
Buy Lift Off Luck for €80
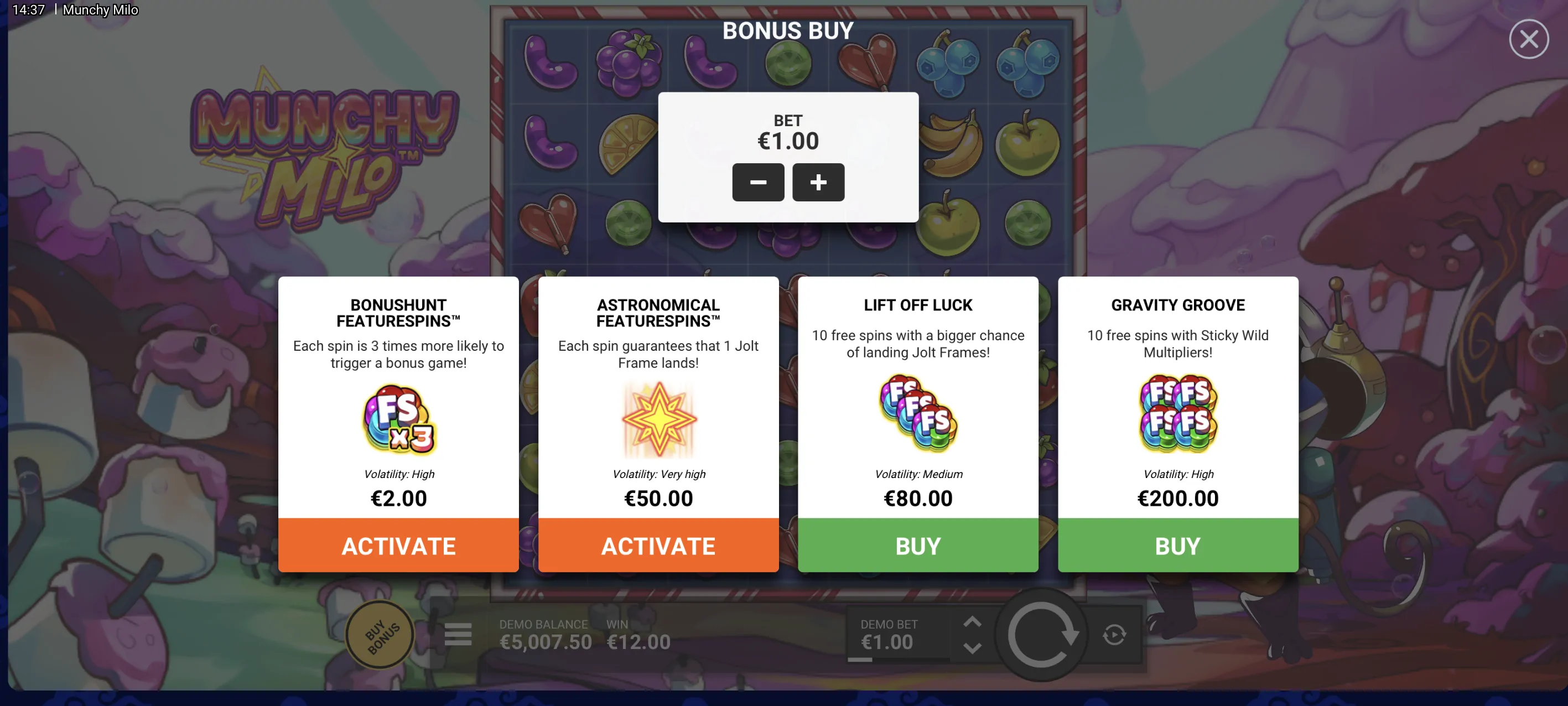click(x=917, y=546)
